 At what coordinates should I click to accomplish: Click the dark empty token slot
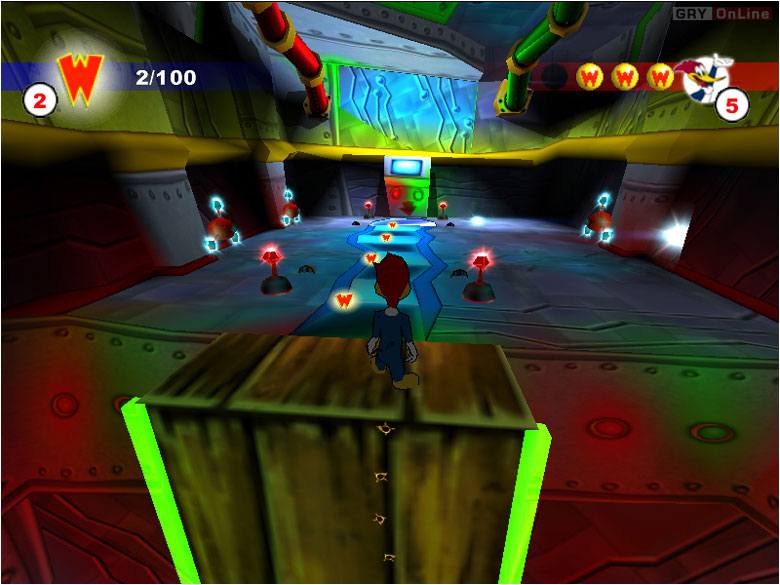click(x=554, y=76)
